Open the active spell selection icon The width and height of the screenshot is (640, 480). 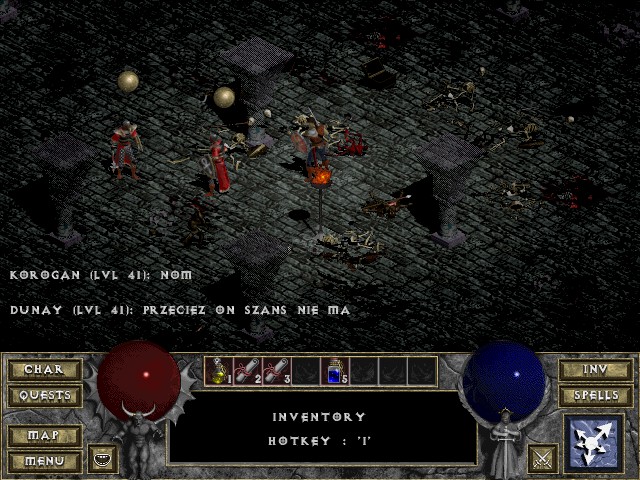pos(596,442)
